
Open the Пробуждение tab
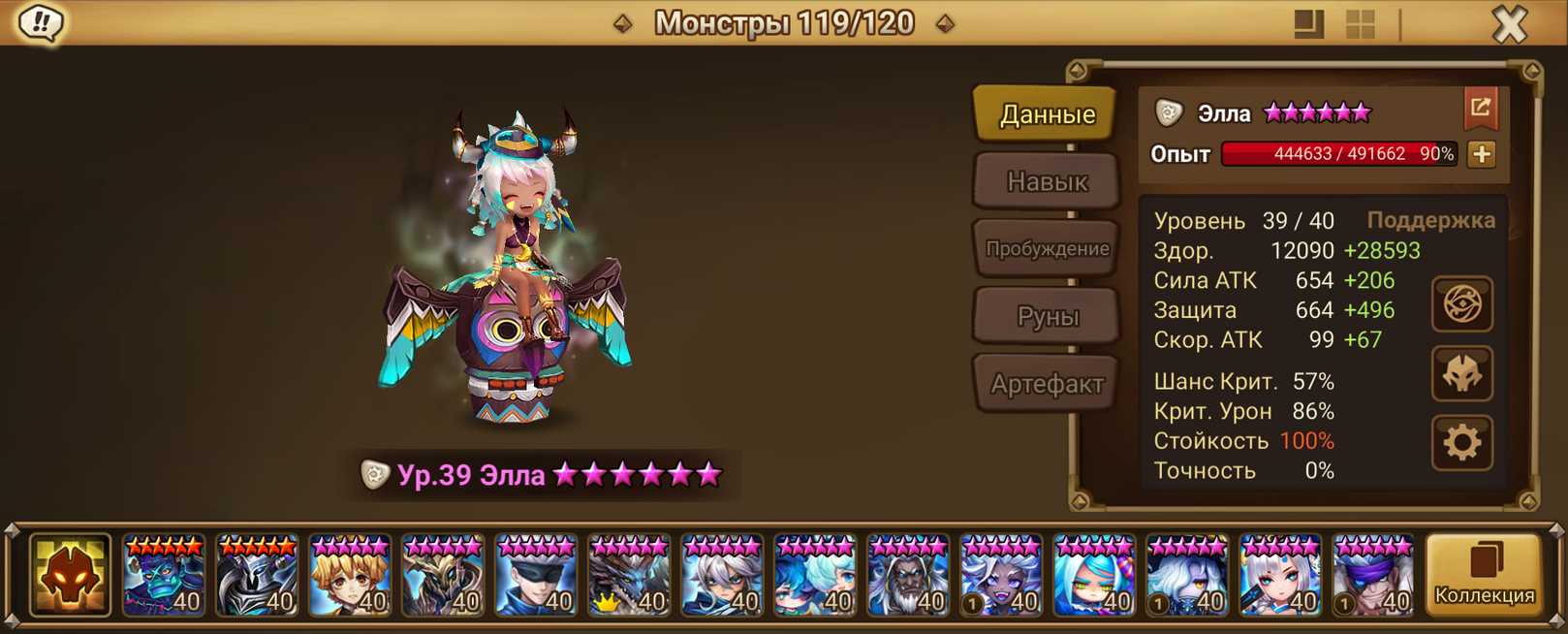click(1047, 248)
